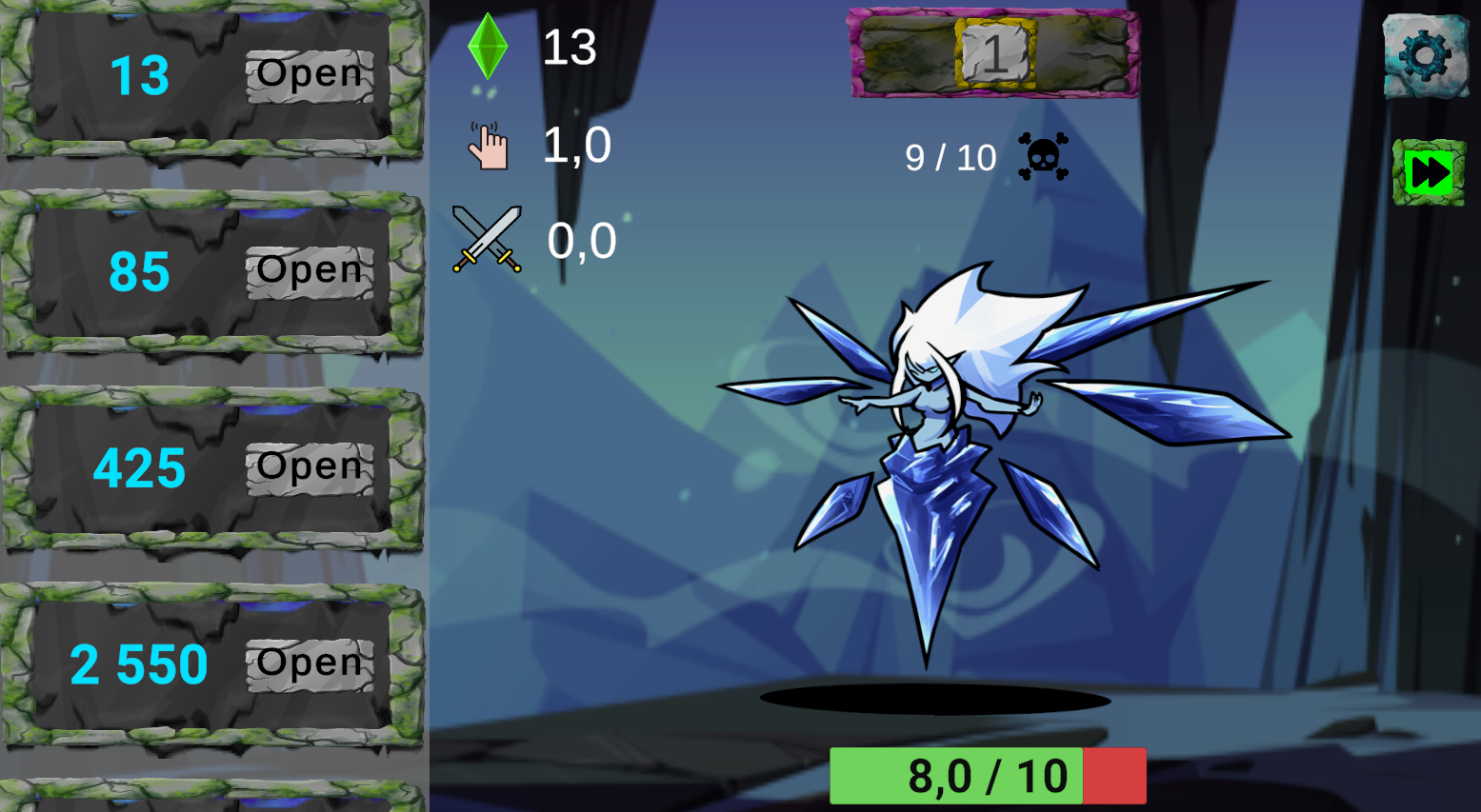
Task: Open the upgrade costing 13
Action: [x=308, y=73]
